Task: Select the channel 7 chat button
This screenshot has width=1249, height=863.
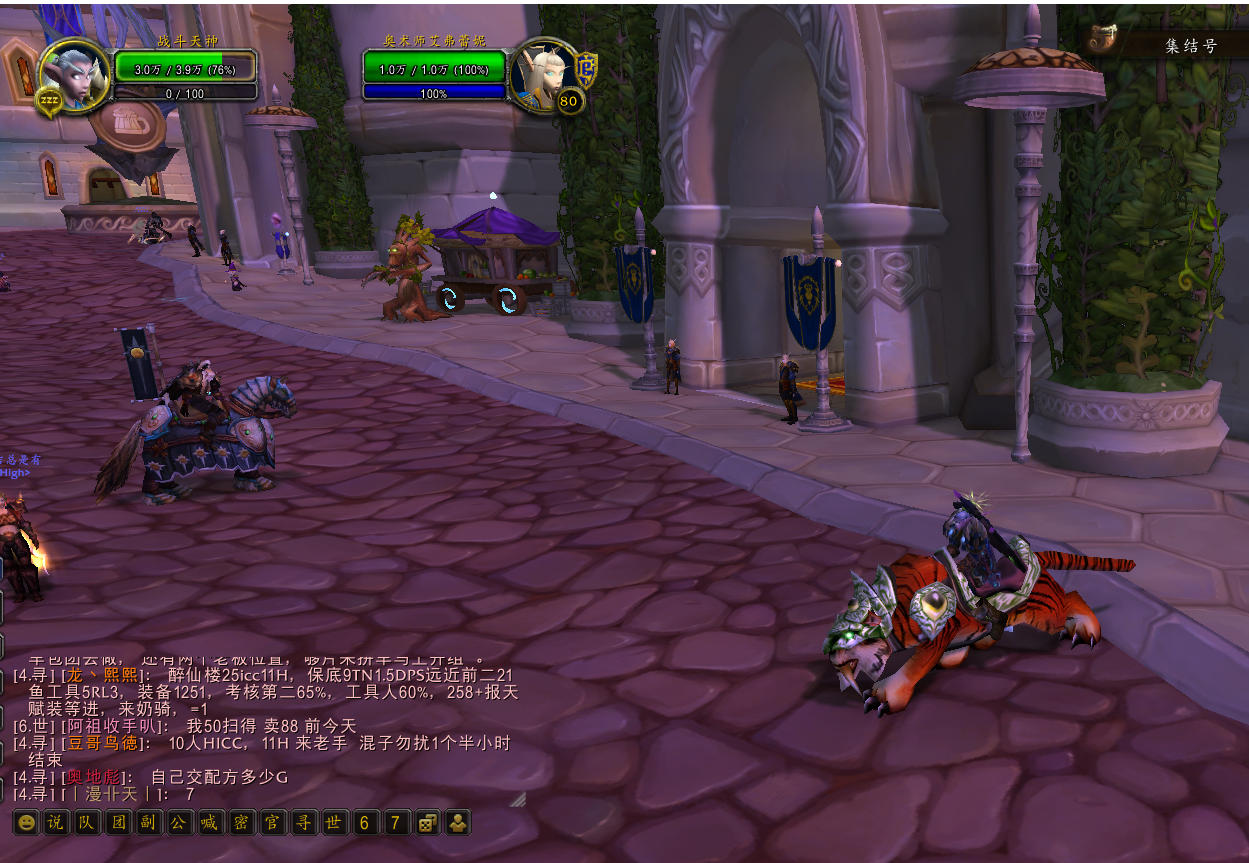Action: (x=396, y=823)
